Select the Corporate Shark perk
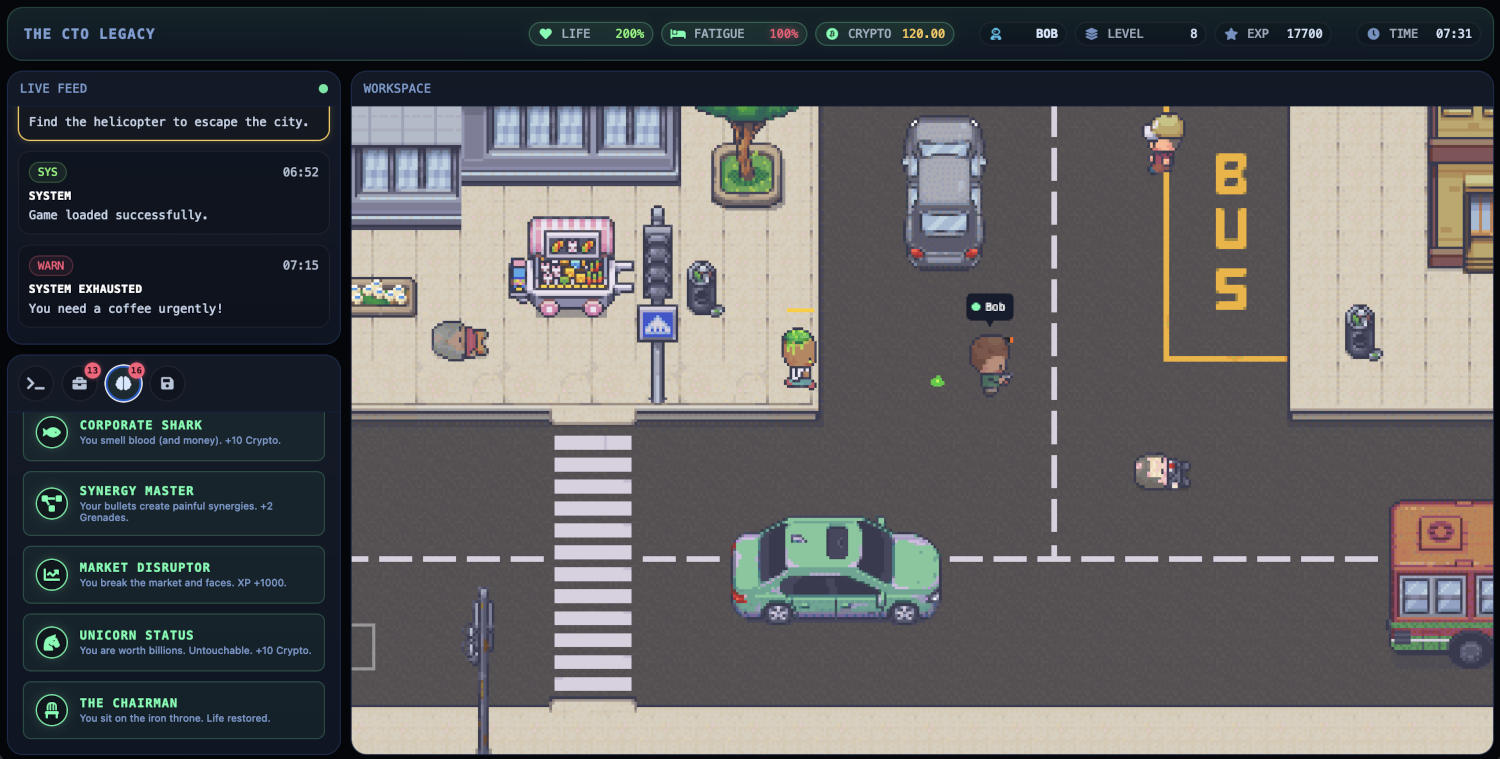 (x=174, y=433)
